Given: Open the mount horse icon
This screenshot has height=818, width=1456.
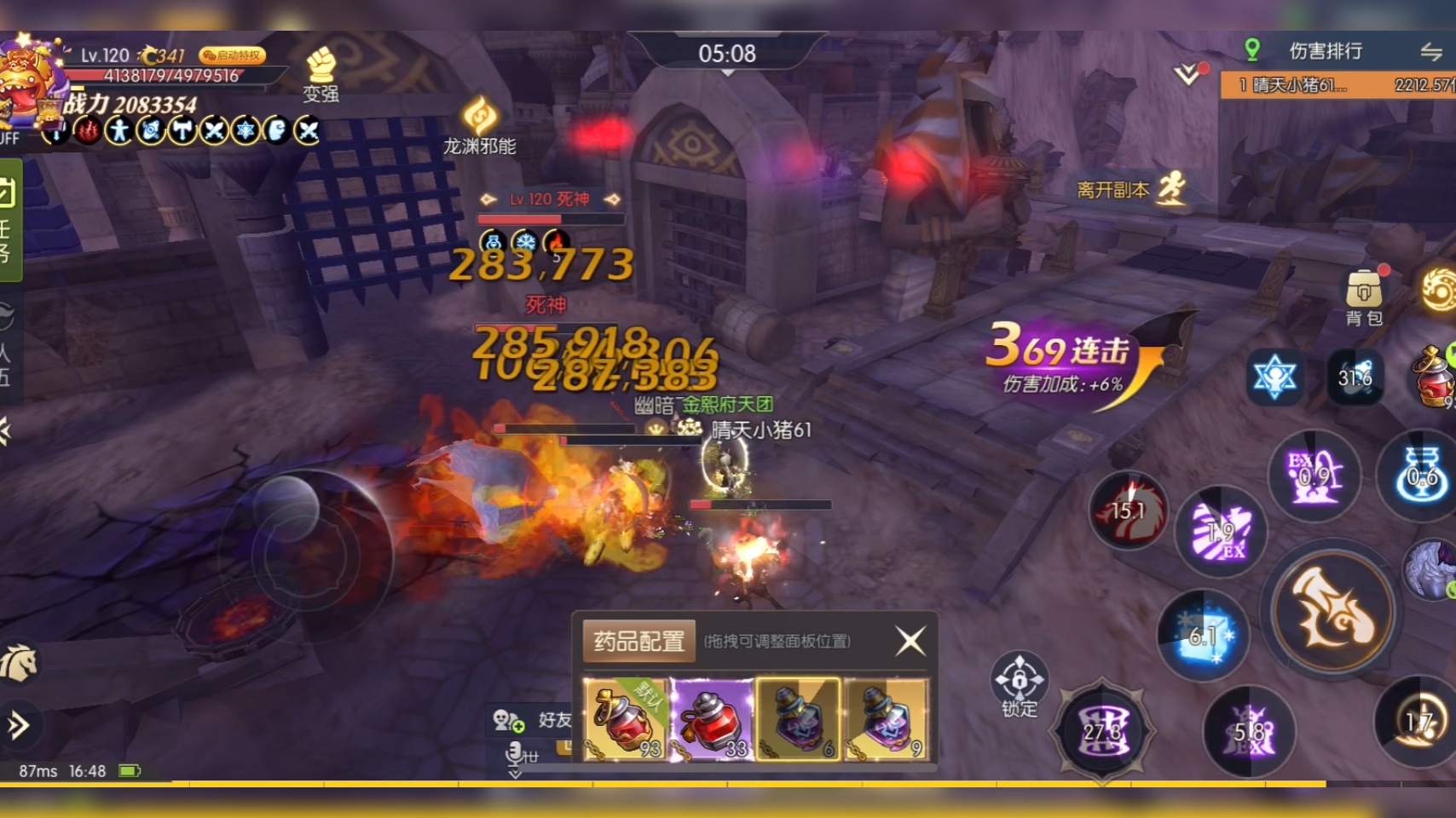Looking at the screenshot, I should coord(19,663).
